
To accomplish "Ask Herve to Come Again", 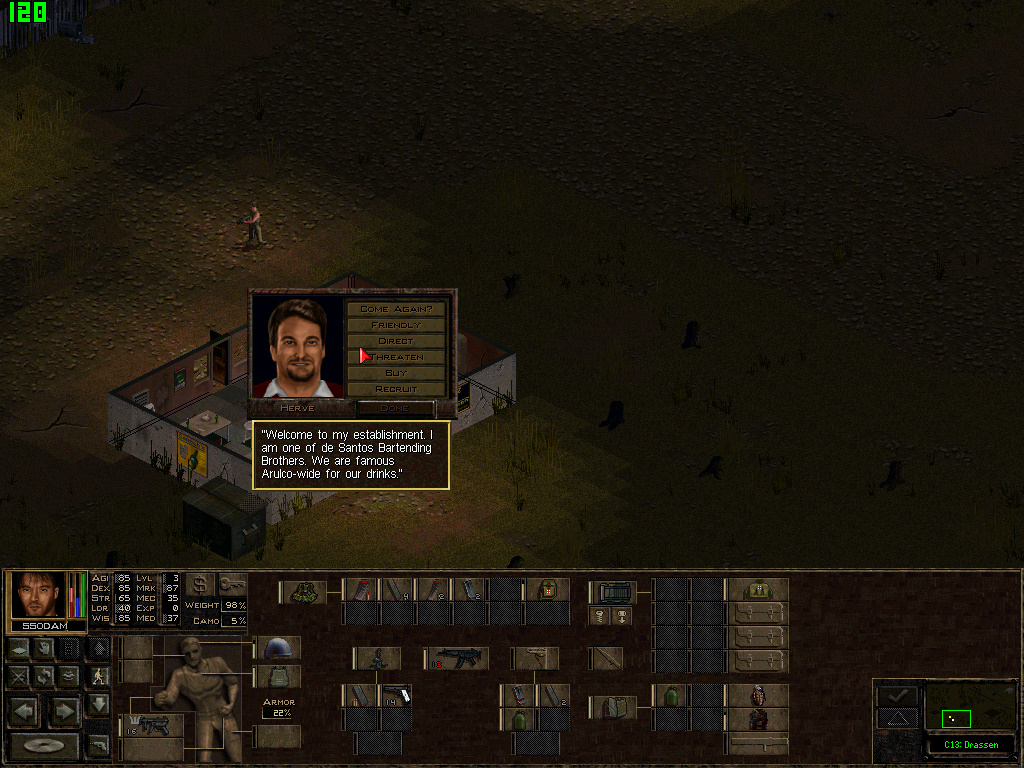I will (396, 309).
